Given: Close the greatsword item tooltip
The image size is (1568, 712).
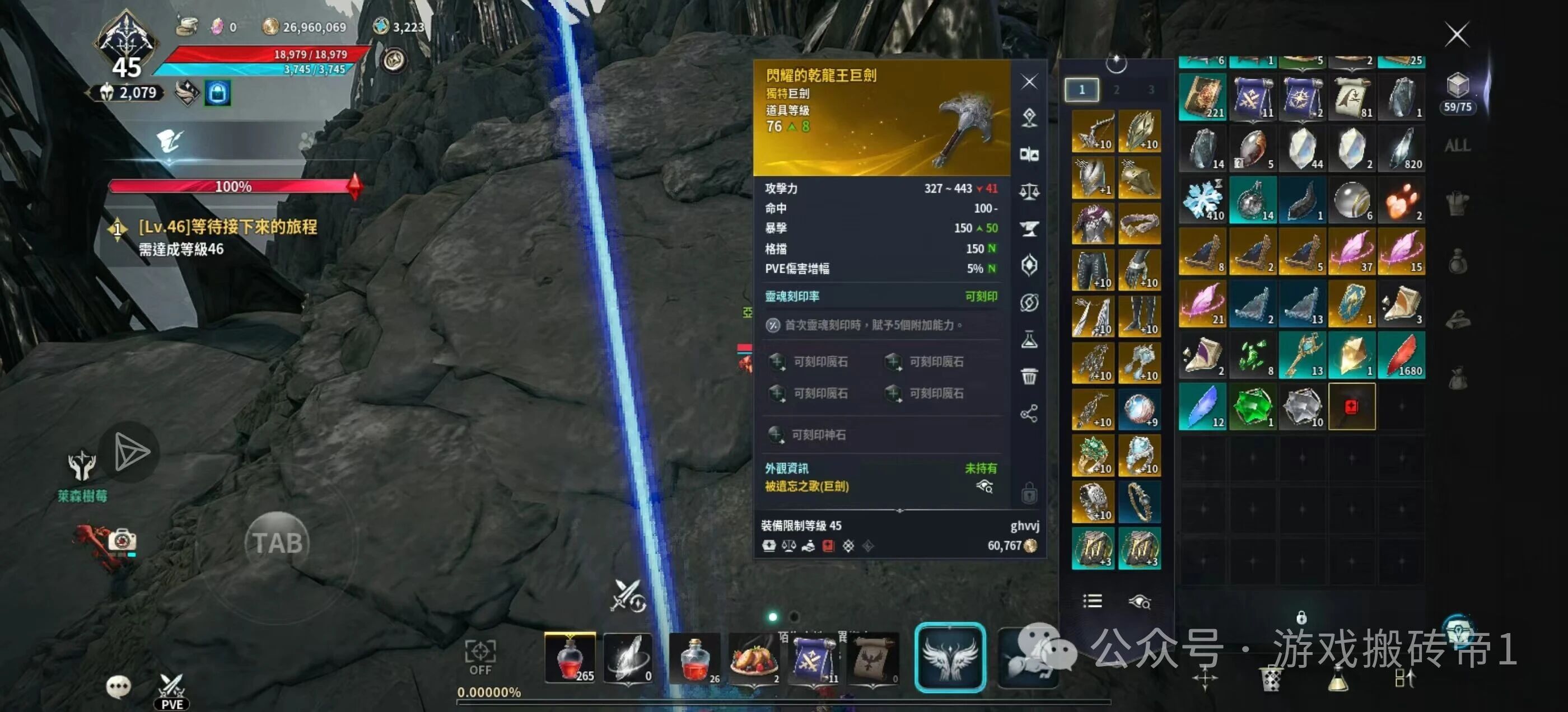Looking at the screenshot, I should [1029, 82].
